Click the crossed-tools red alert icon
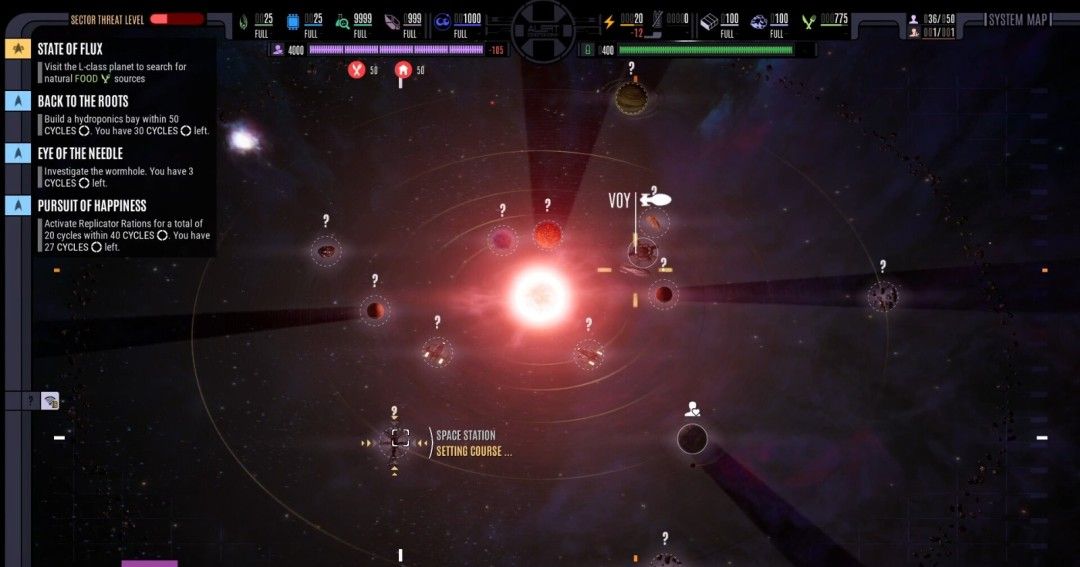1080x567 pixels. (x=356, y=70)
